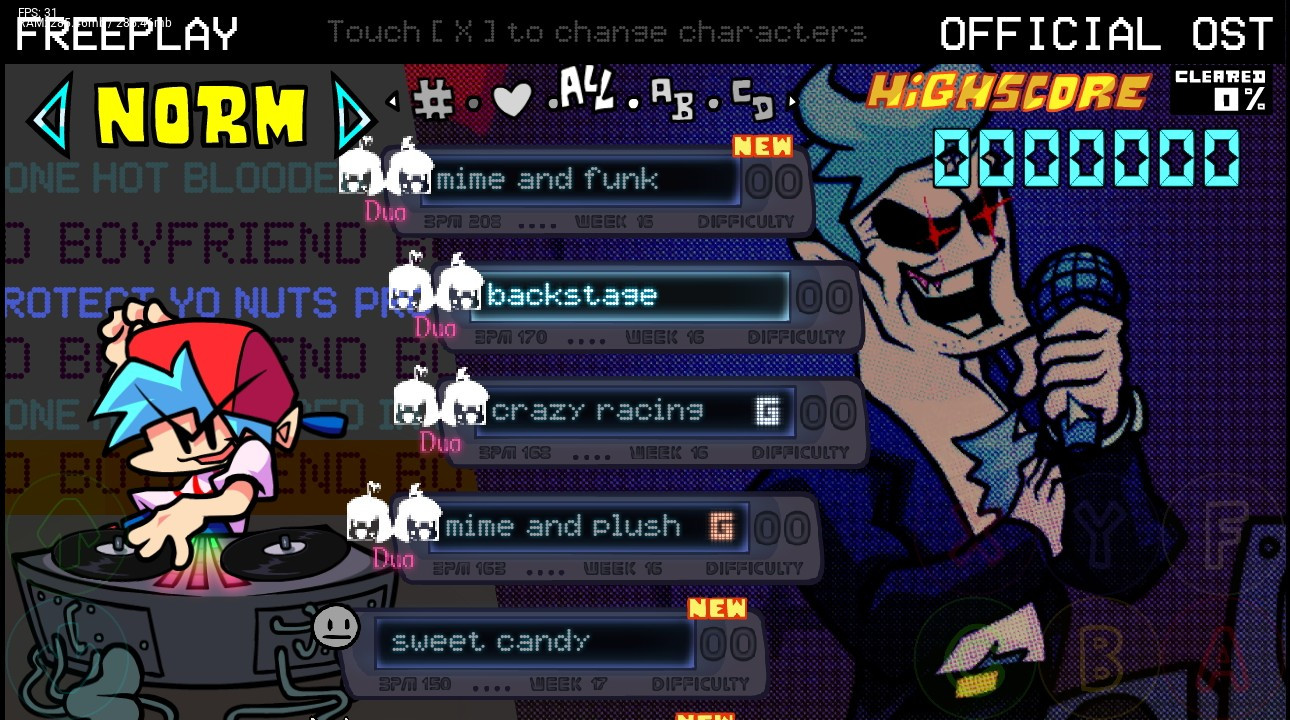Click the smiley icon next to "sweet candy"
The width and height of the screenshot is (1290, 720).
click(337, 628)
